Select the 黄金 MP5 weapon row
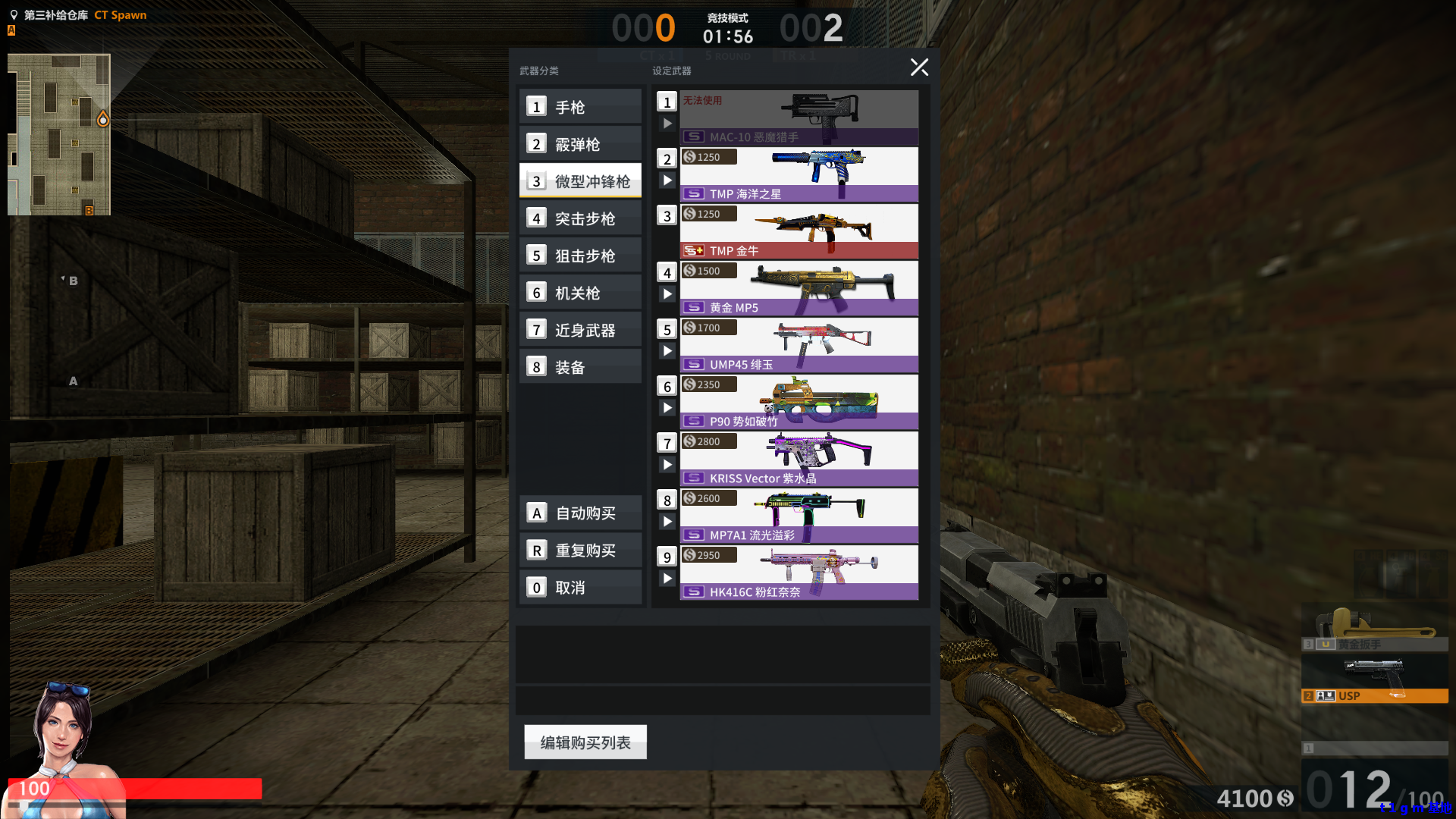Viewport: 1456px width, 819px height. click(799, 288)
